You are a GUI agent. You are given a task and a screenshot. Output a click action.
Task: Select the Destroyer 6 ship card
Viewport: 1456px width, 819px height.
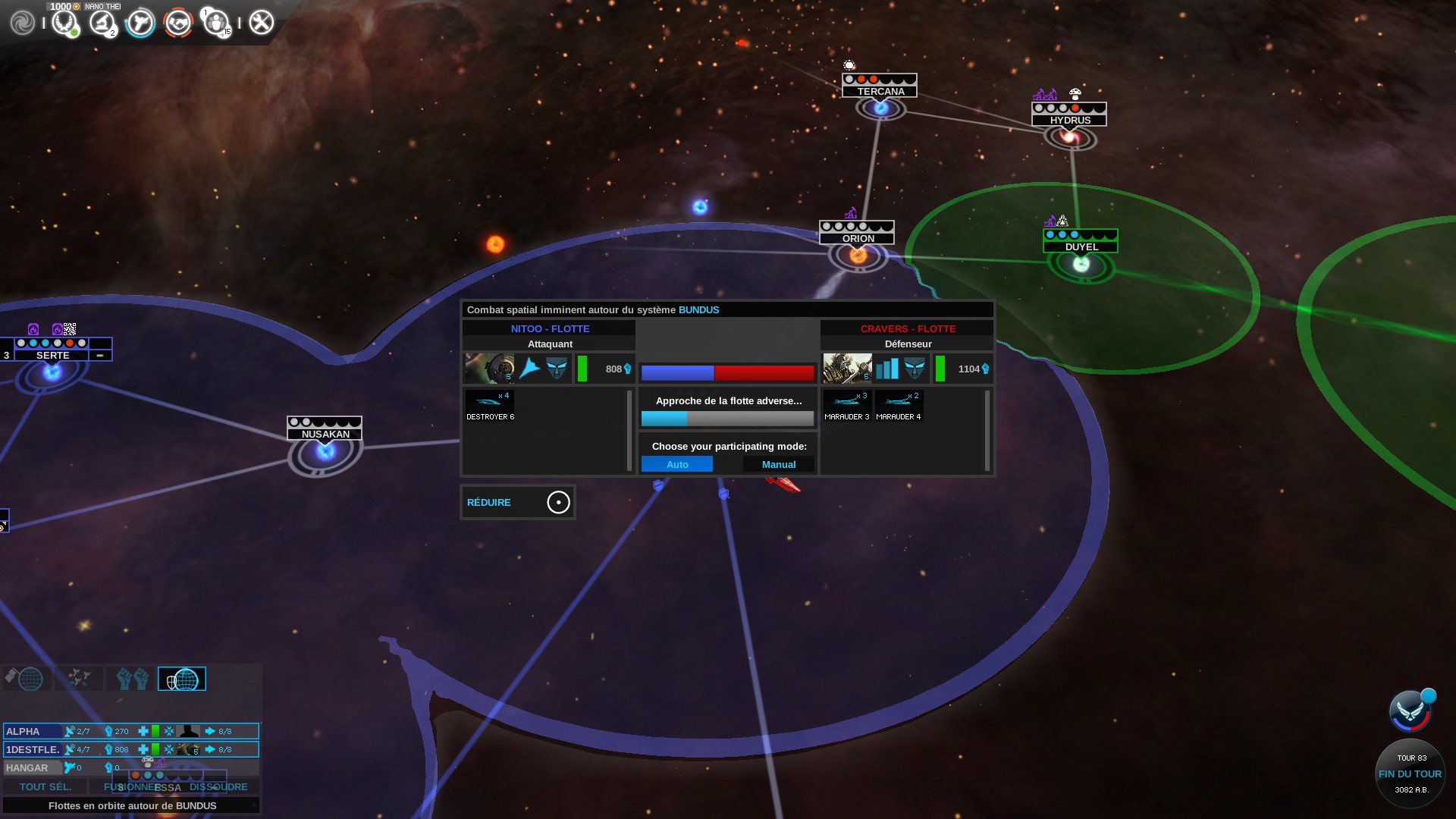(x=490, y=406)
